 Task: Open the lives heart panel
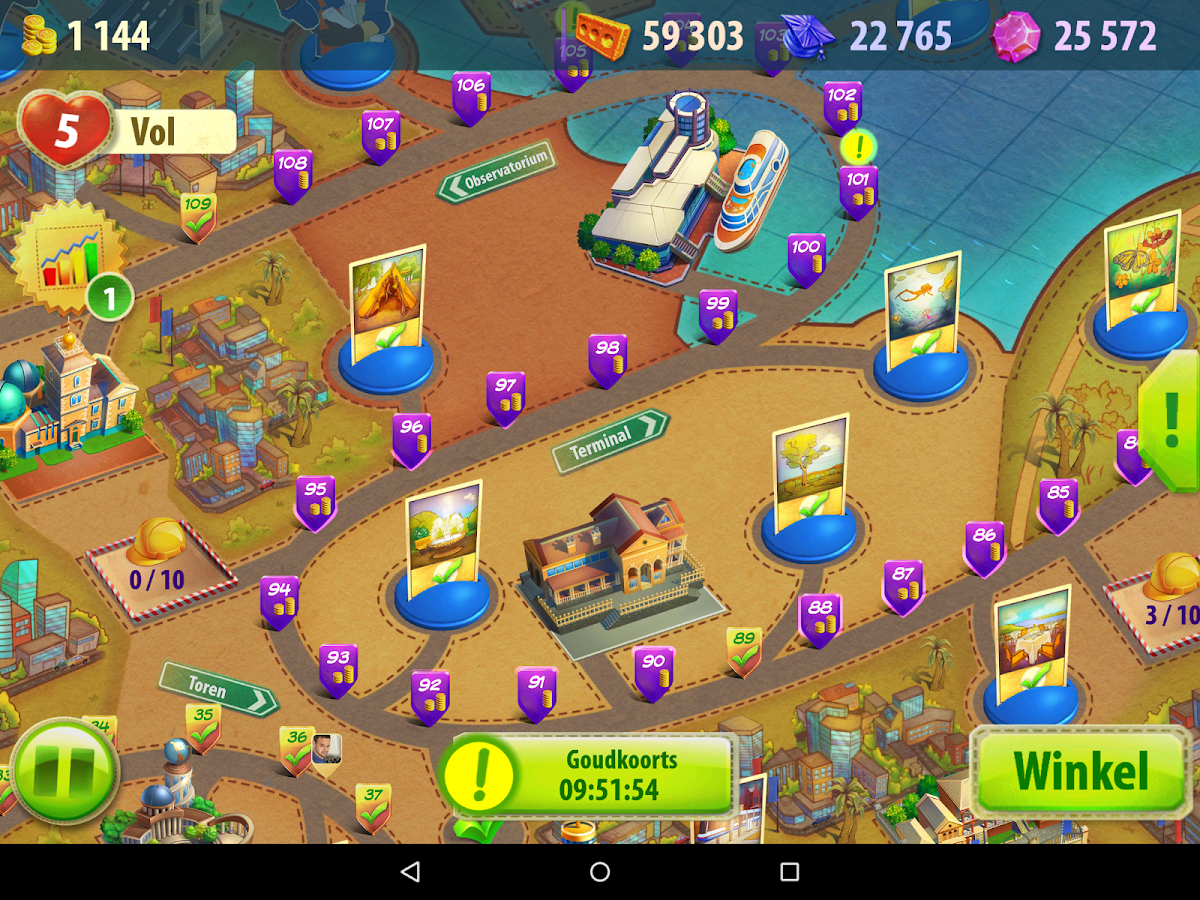click(x=66, y=130)
